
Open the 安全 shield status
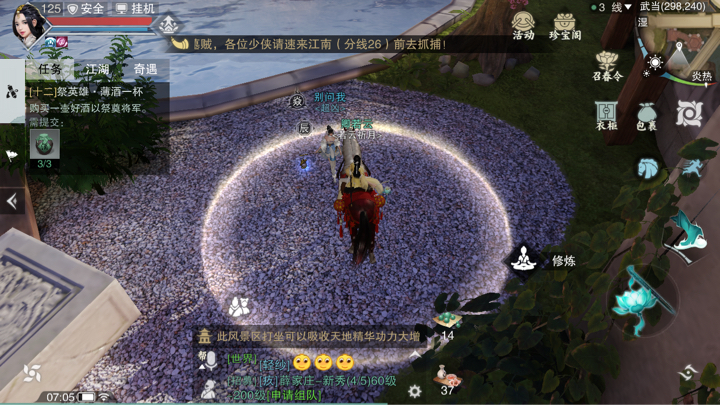[x=85, y=8]
